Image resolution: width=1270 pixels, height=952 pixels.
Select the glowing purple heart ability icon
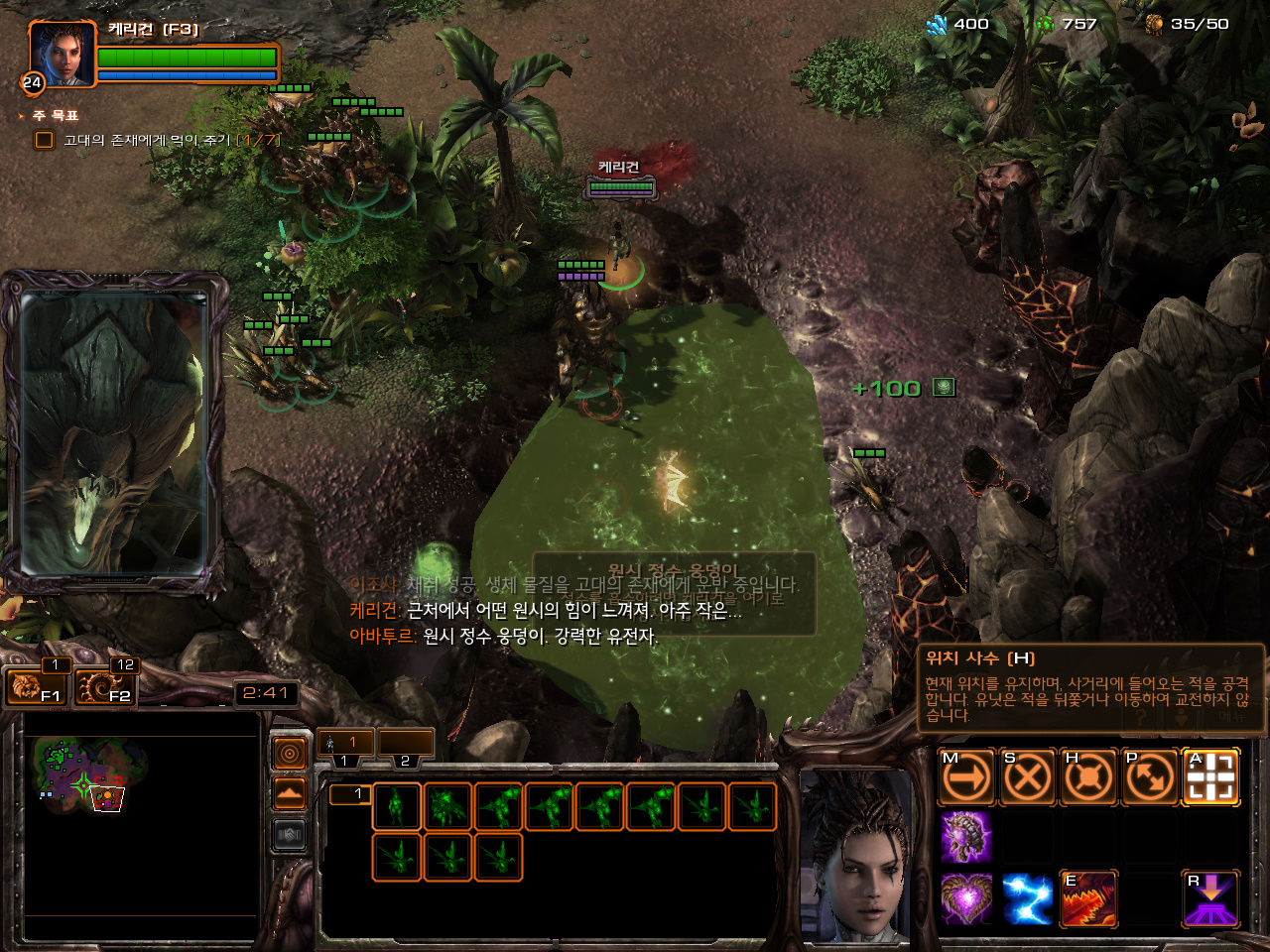coord(965,898)
